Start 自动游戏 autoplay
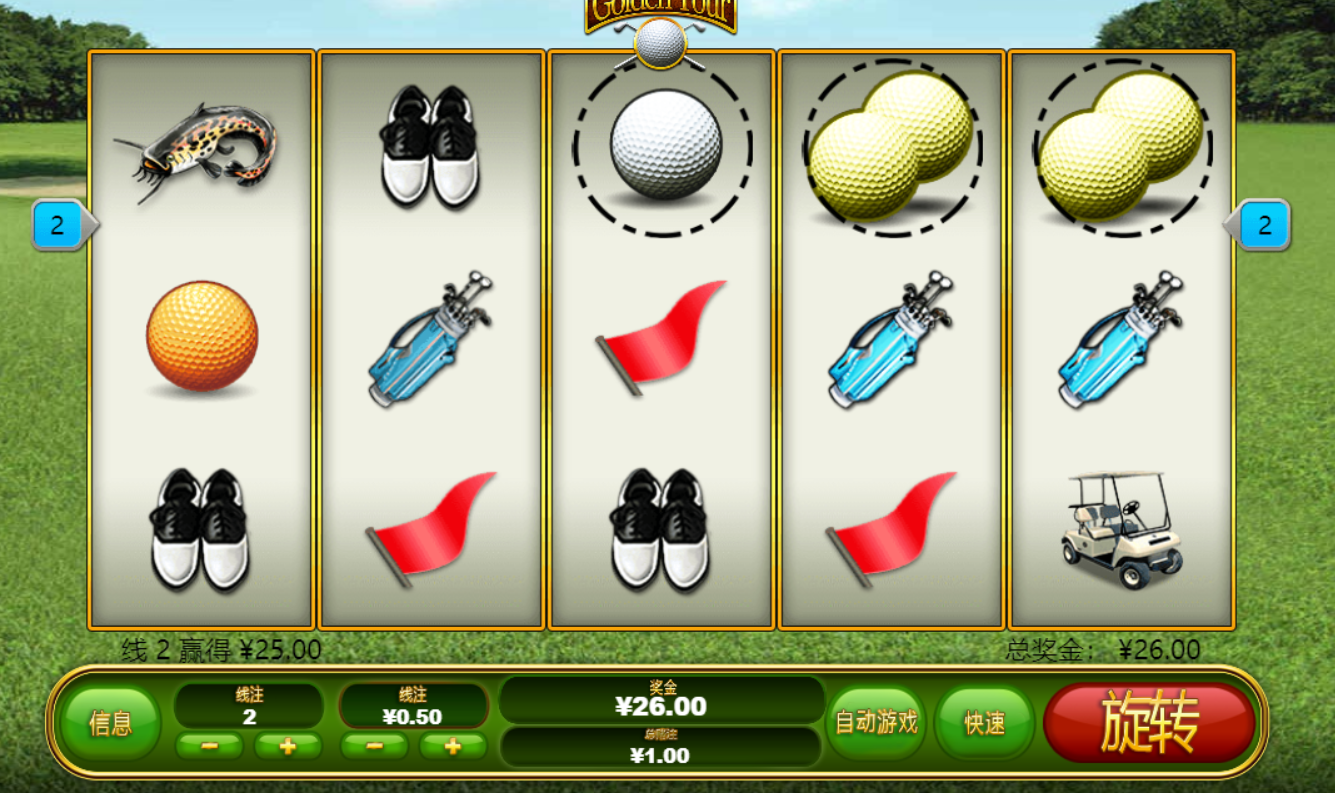 877,723
